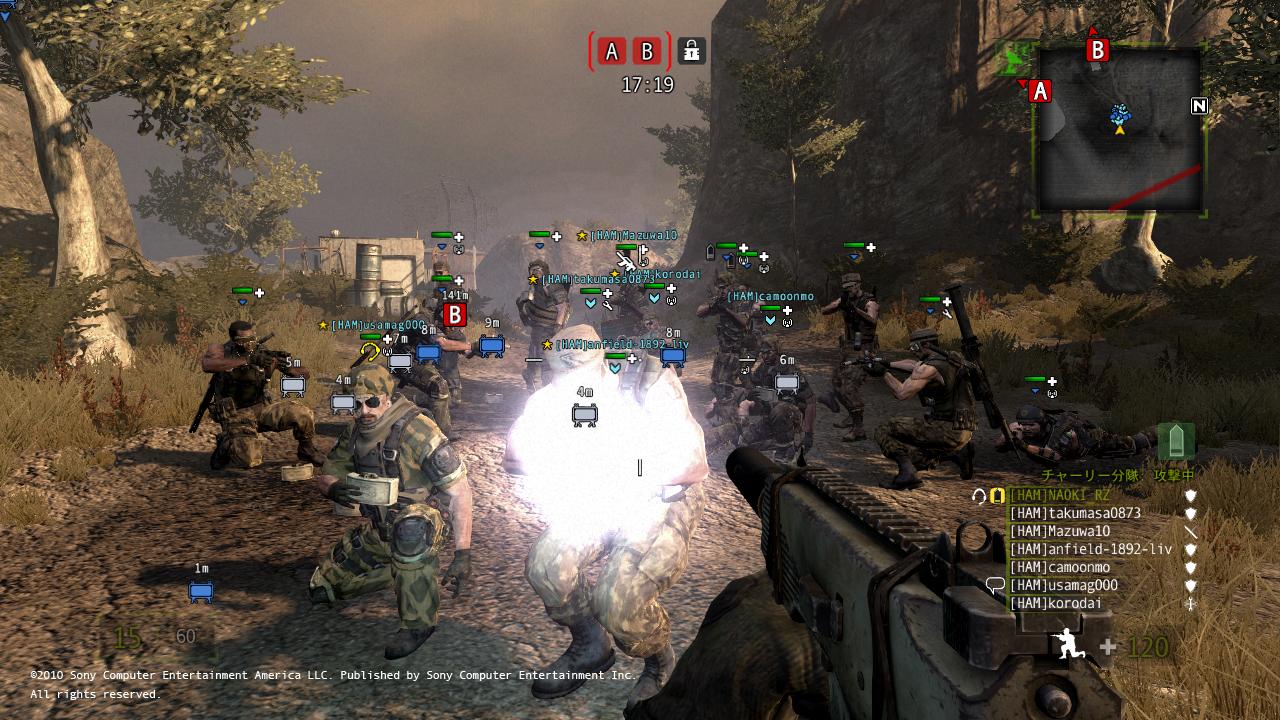The image size is (1280, 720).
Task: Click the green squad emblem beside the minimap
Action: [1015, 60]
